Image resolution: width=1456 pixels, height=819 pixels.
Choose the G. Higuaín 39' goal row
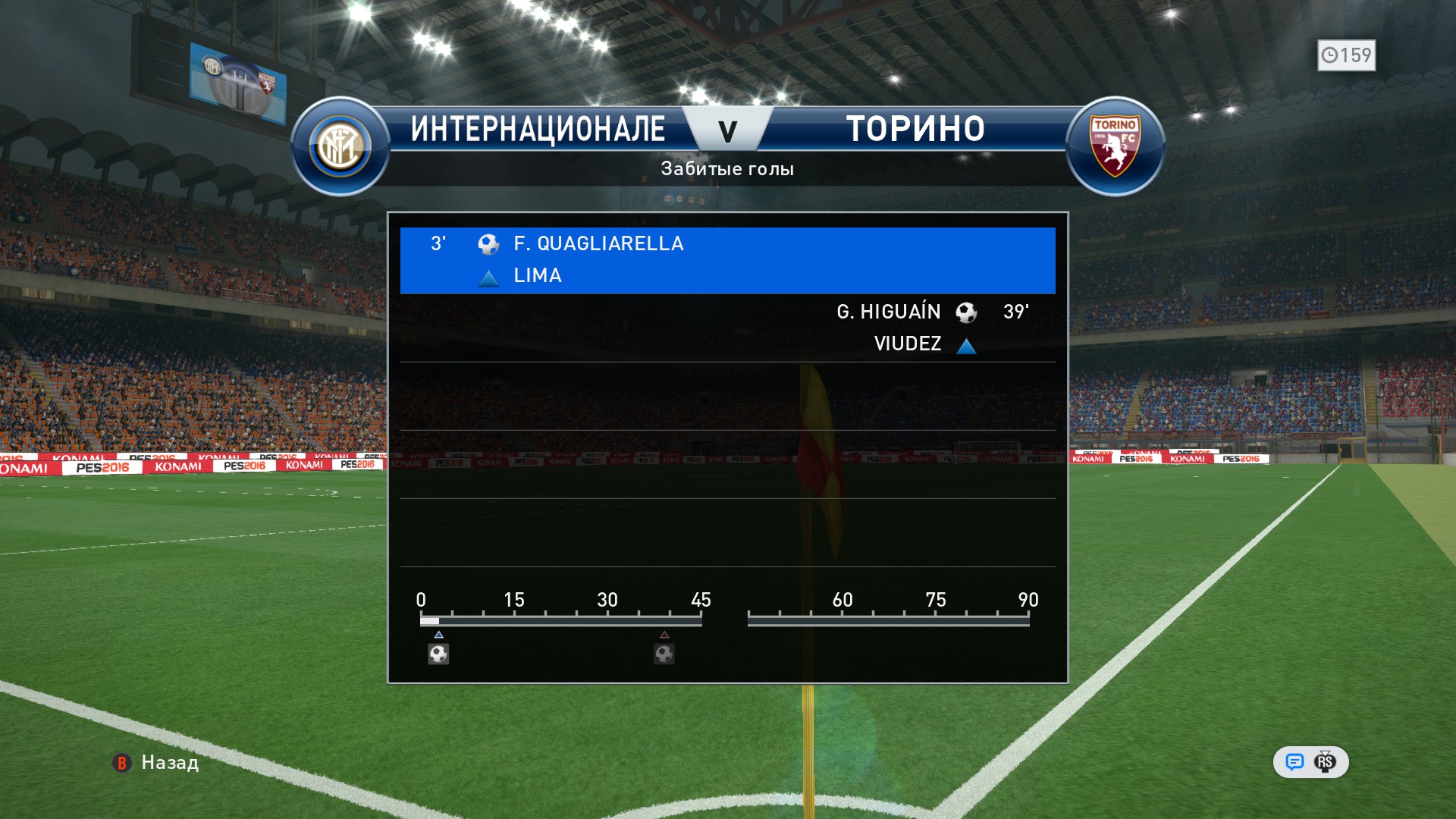pyautogui.click(x=726, y=328)
